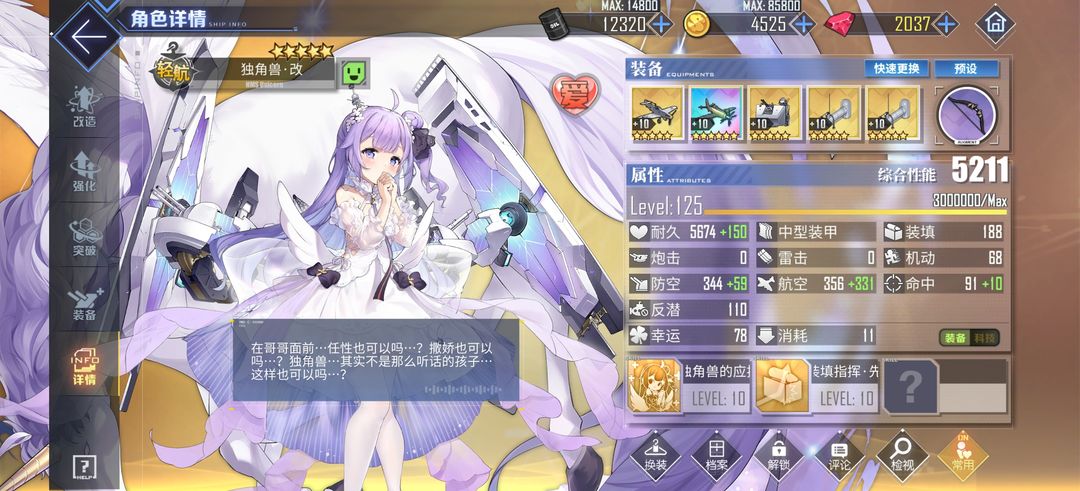Select the 突破 limit break tab
The height and width of the screenshot is (491, 1080).
[84, 237]
